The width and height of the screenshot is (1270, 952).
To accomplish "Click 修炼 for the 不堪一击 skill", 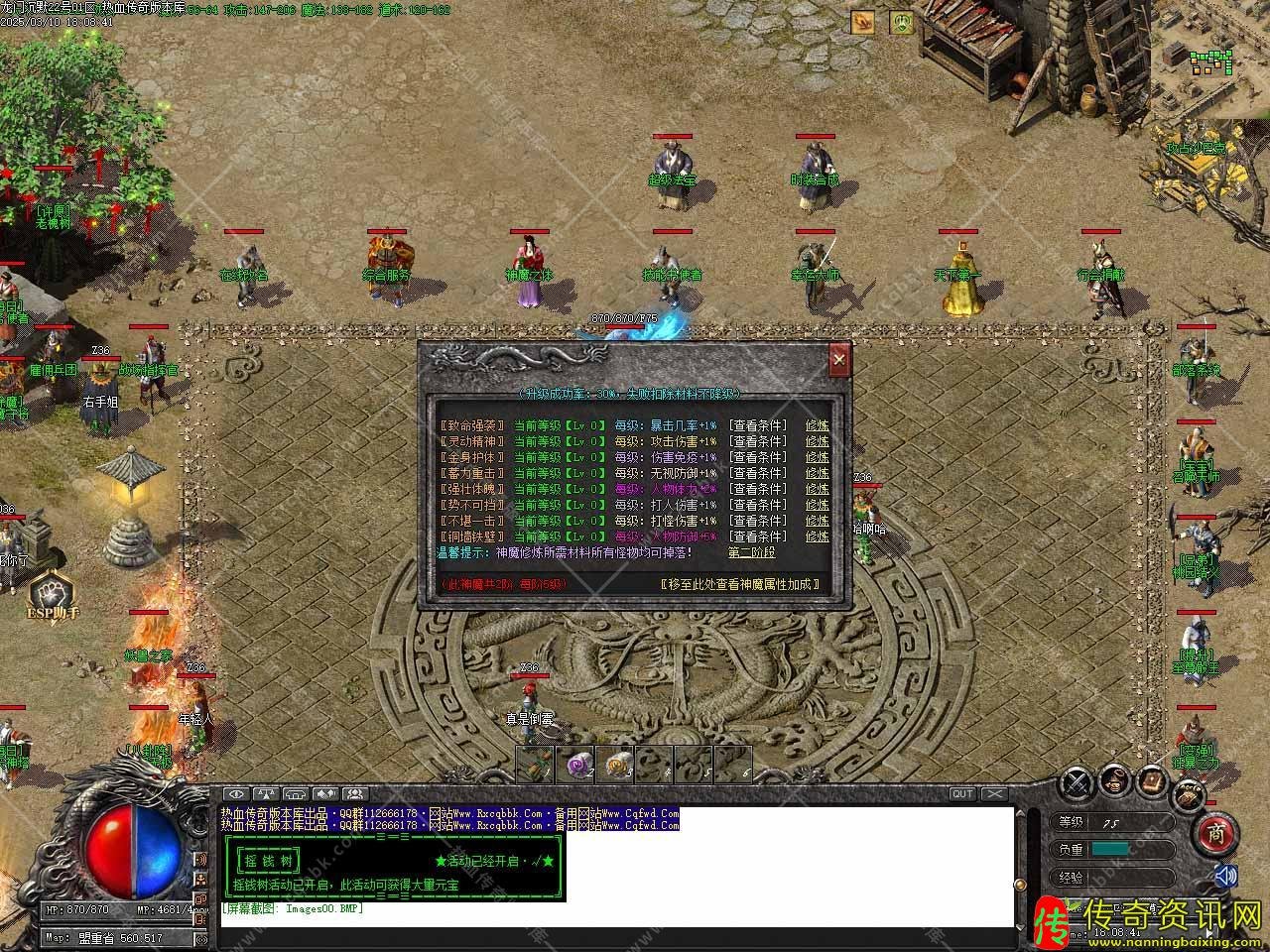I will [817, 521].
